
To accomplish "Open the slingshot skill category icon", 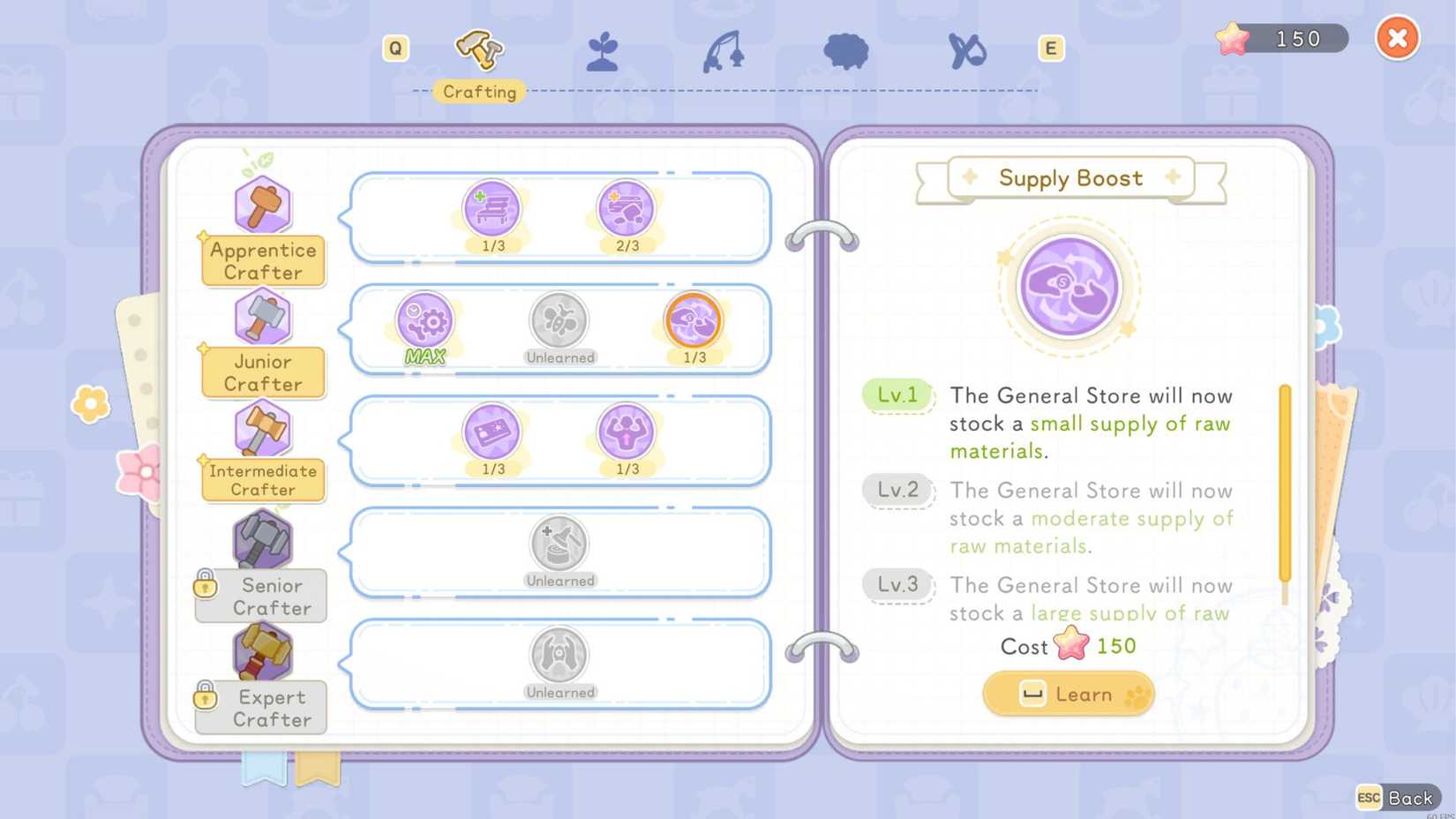I will [965, 51].
